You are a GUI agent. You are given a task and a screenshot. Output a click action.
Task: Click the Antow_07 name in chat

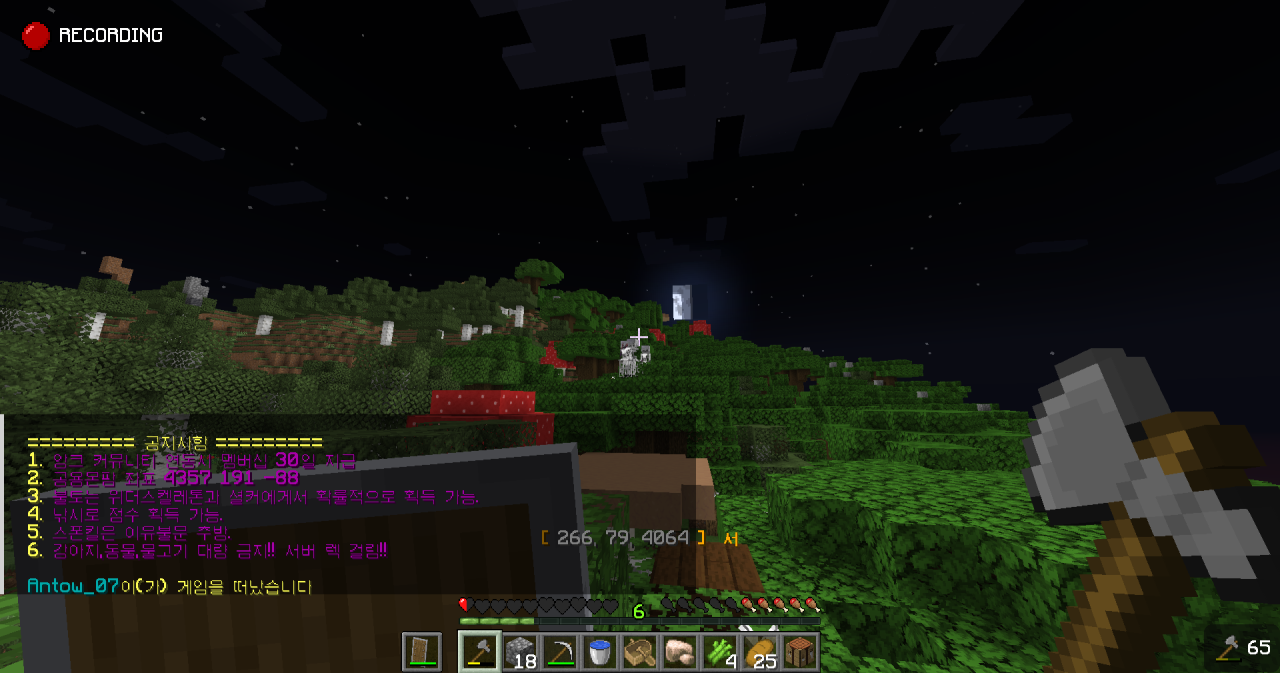pyautogui.click(x=74, y=586)
